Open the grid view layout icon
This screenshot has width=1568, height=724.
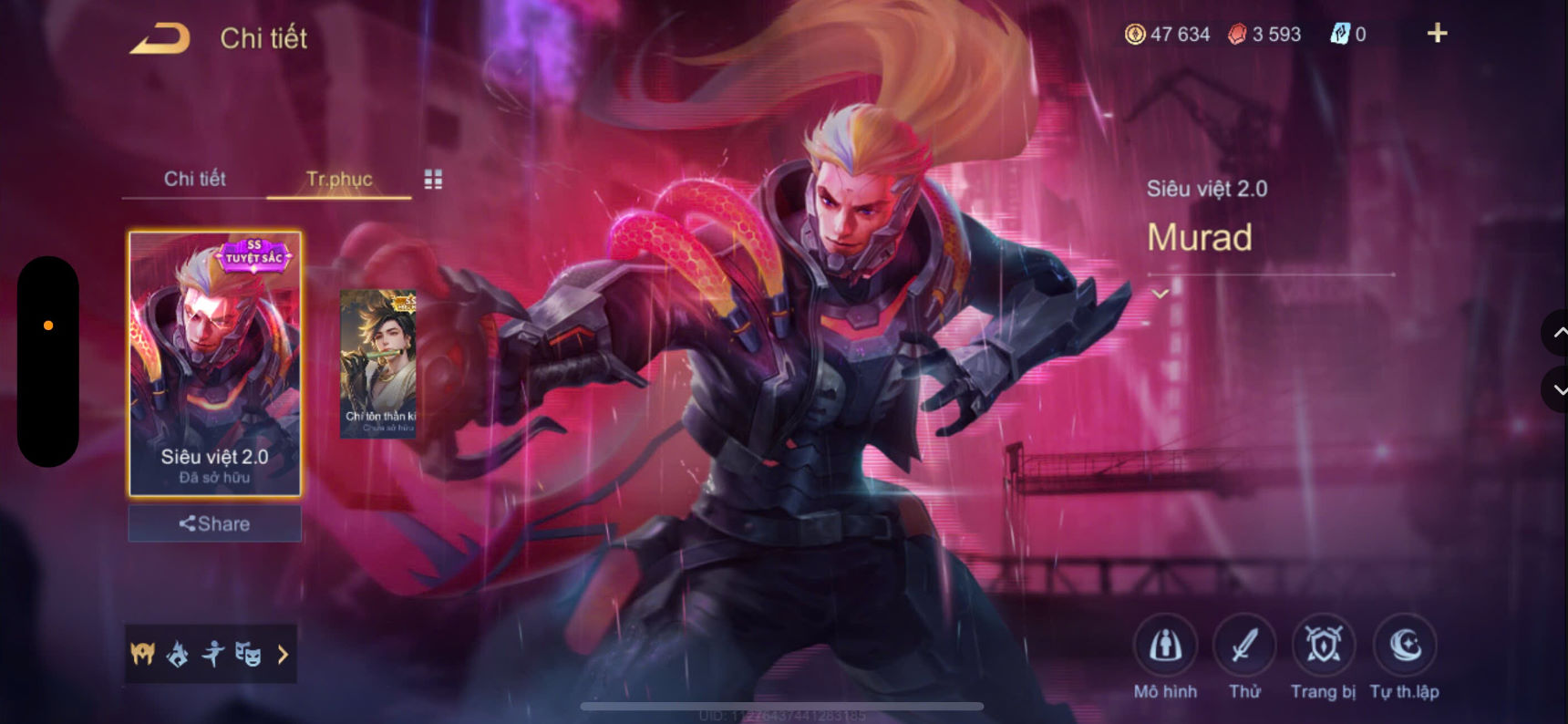[x=433, y=179]
